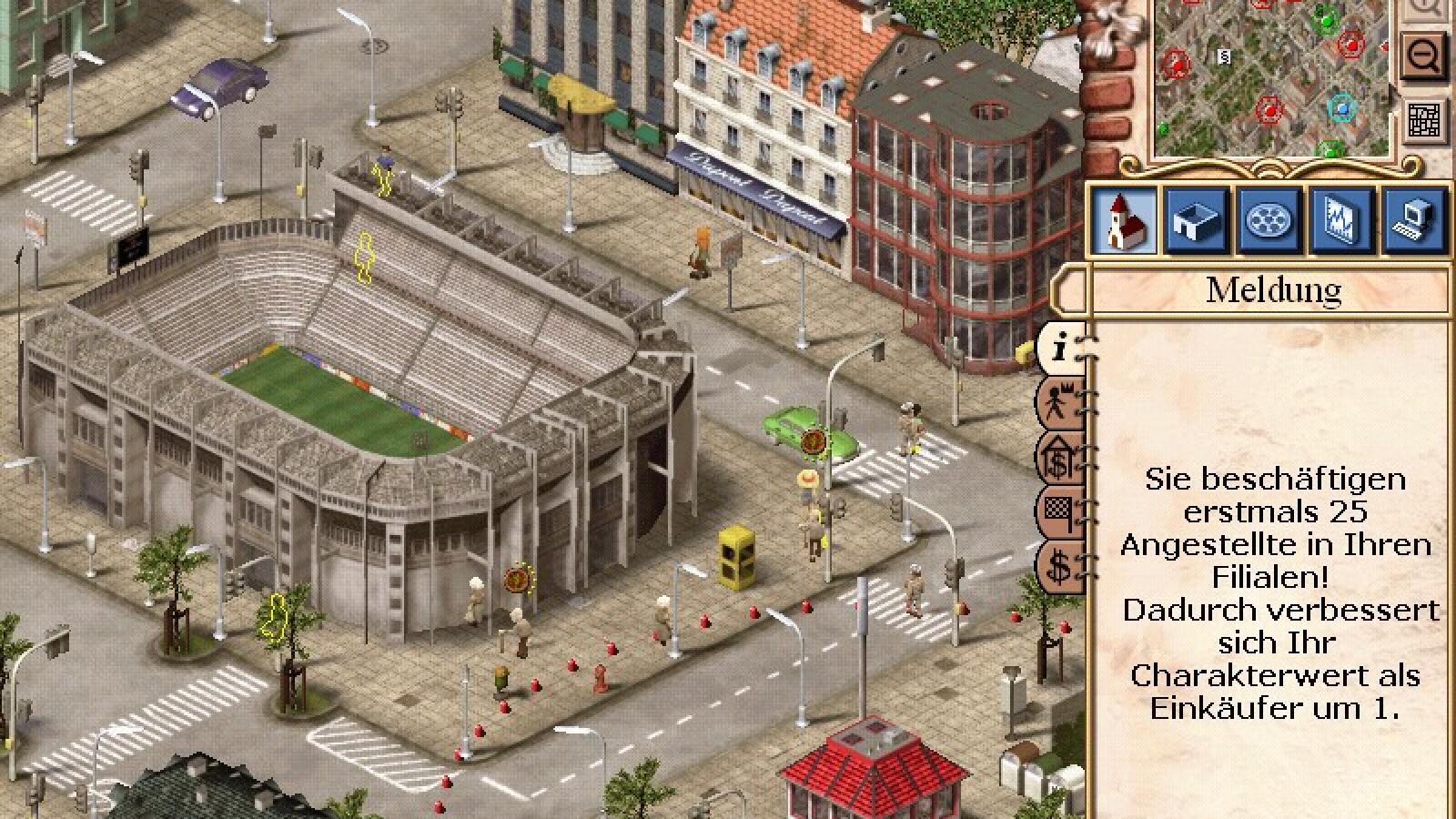Viewport: 1456px width, 819px height.
Task: Switch to the house with dollar tab
Action: (x=1061, y=457)
